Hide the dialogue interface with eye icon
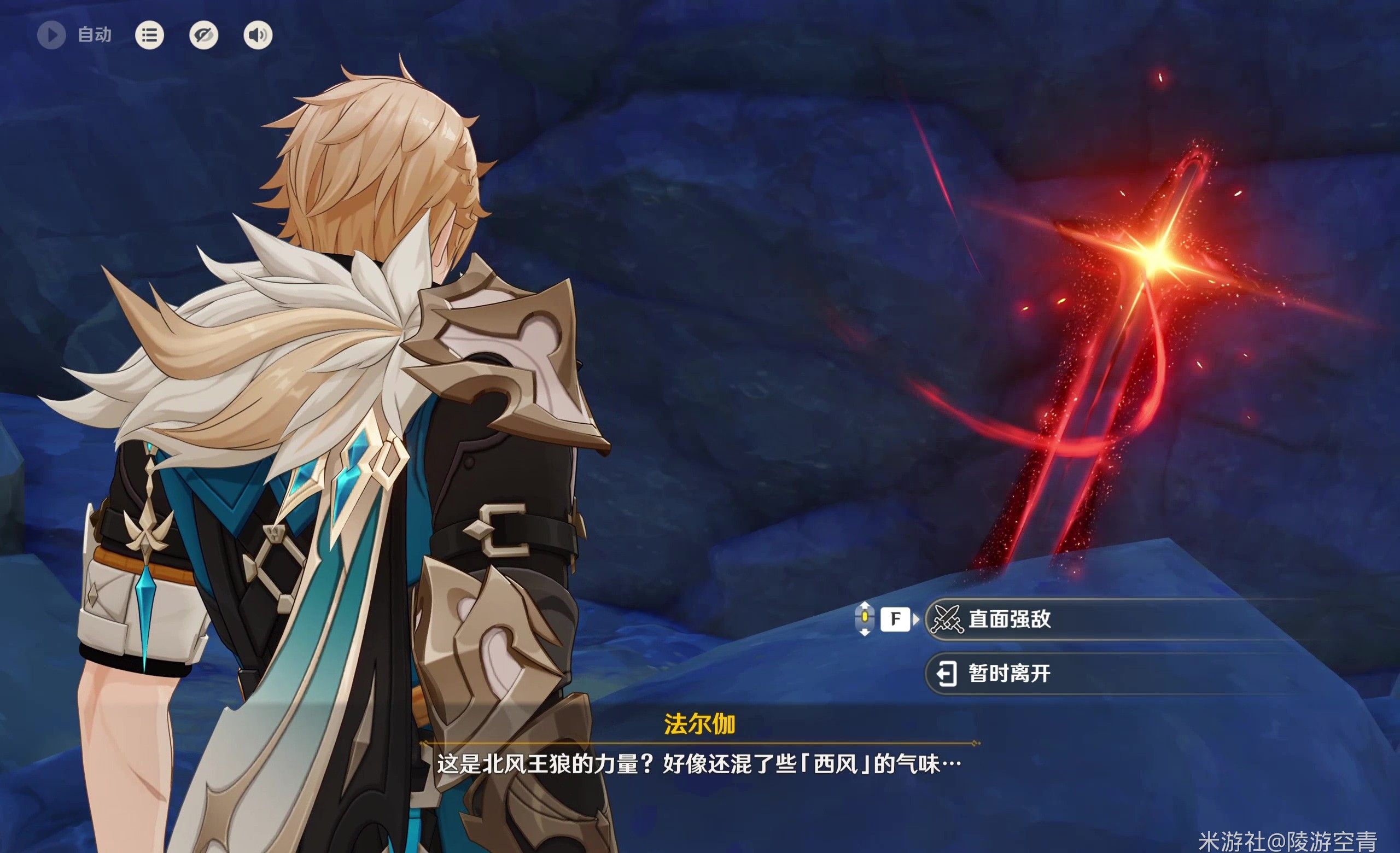Image resolution: width=1400 pixels, height=853 pixels. (203, 35)
